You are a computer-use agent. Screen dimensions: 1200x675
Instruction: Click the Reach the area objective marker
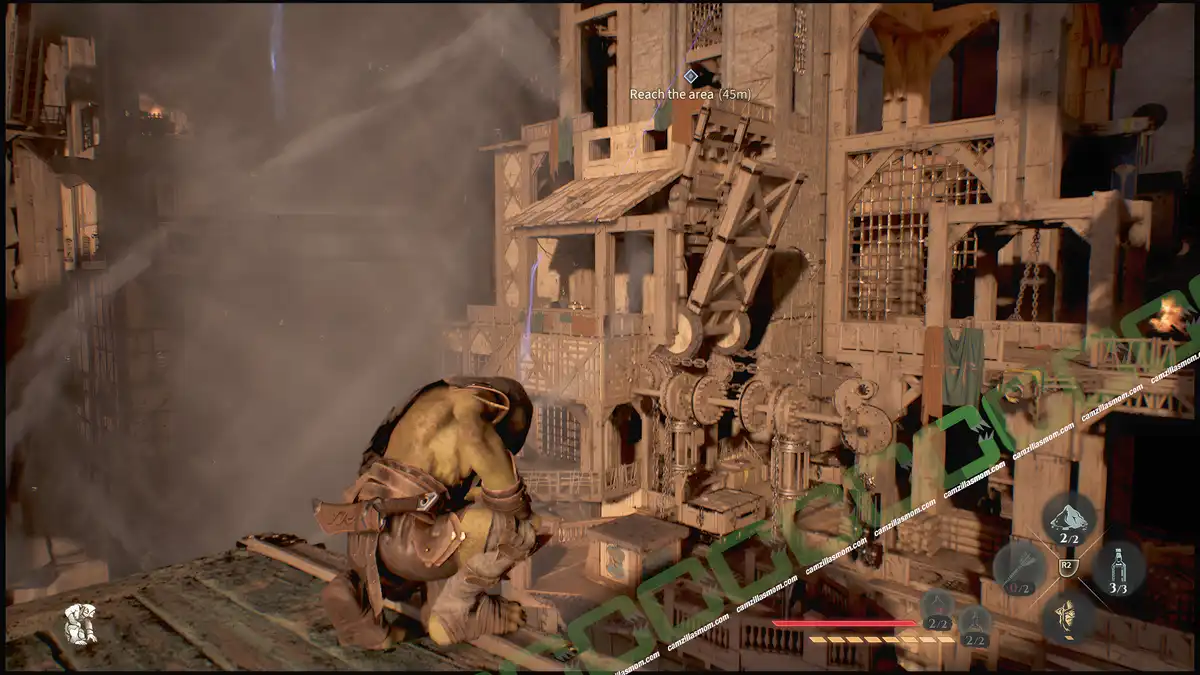coord(690,76)
